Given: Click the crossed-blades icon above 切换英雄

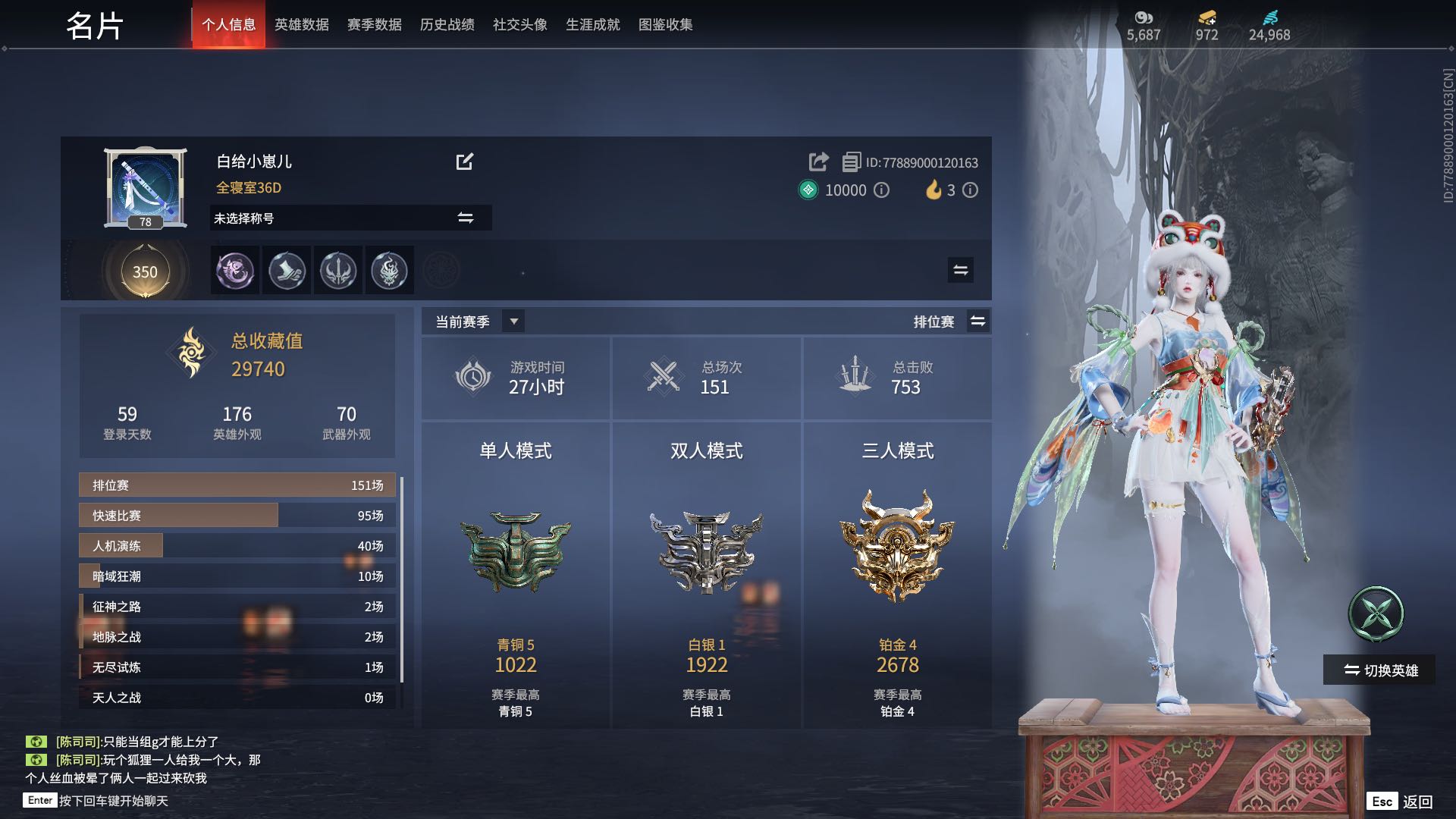Looking at the screenshot, I should 1376,613.
